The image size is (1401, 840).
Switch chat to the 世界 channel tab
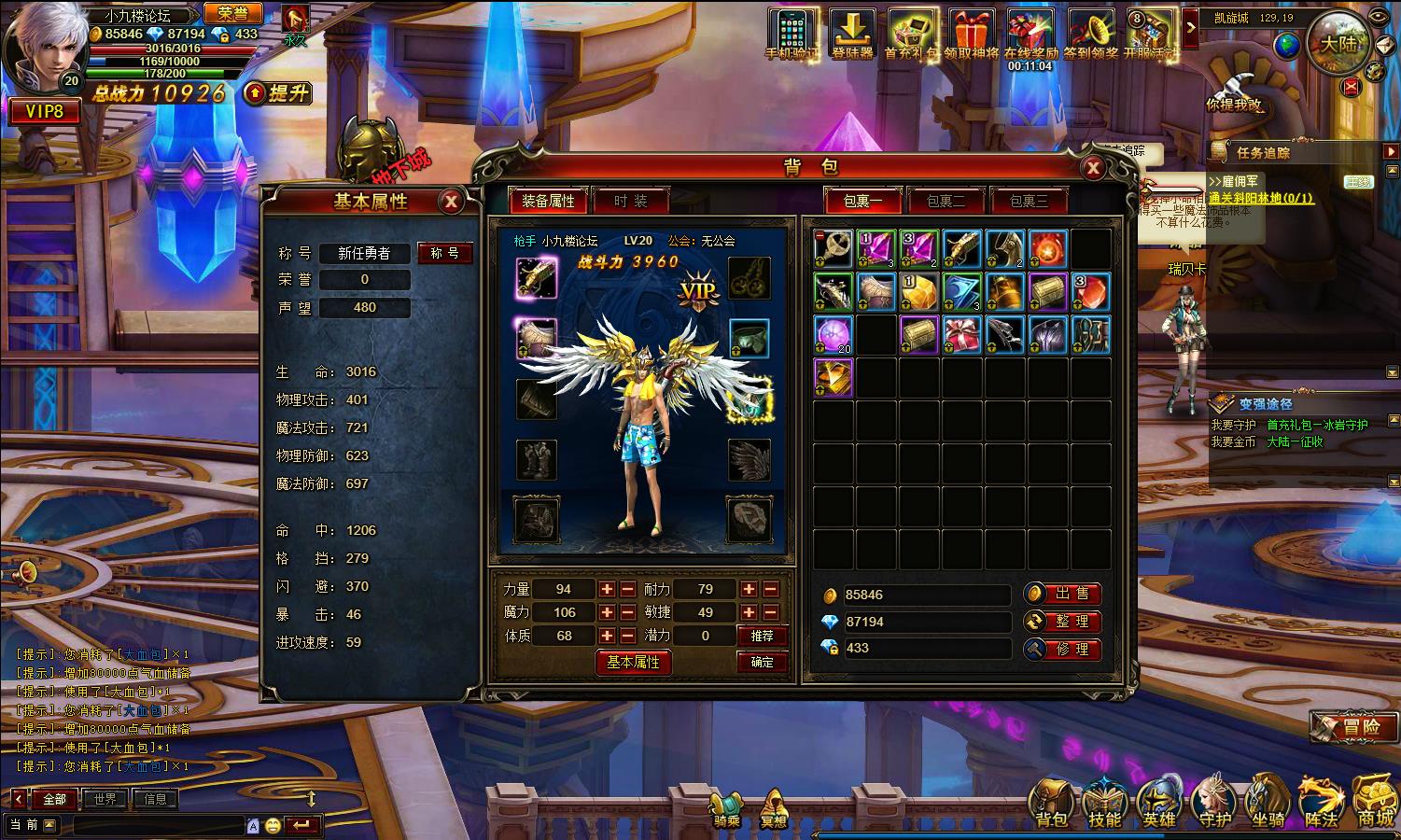point(105,799)
